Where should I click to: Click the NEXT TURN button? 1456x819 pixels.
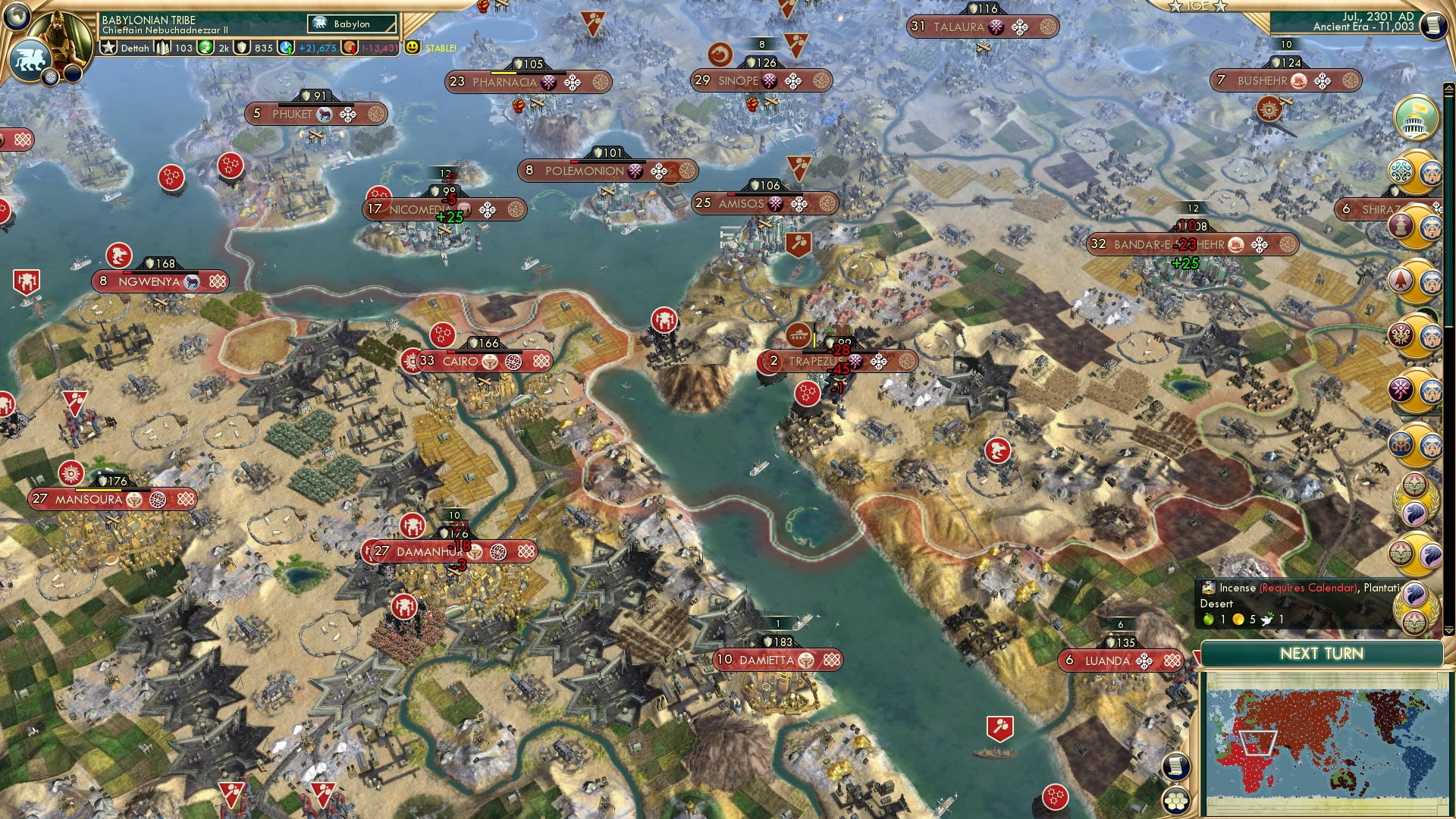point(1323,653)
